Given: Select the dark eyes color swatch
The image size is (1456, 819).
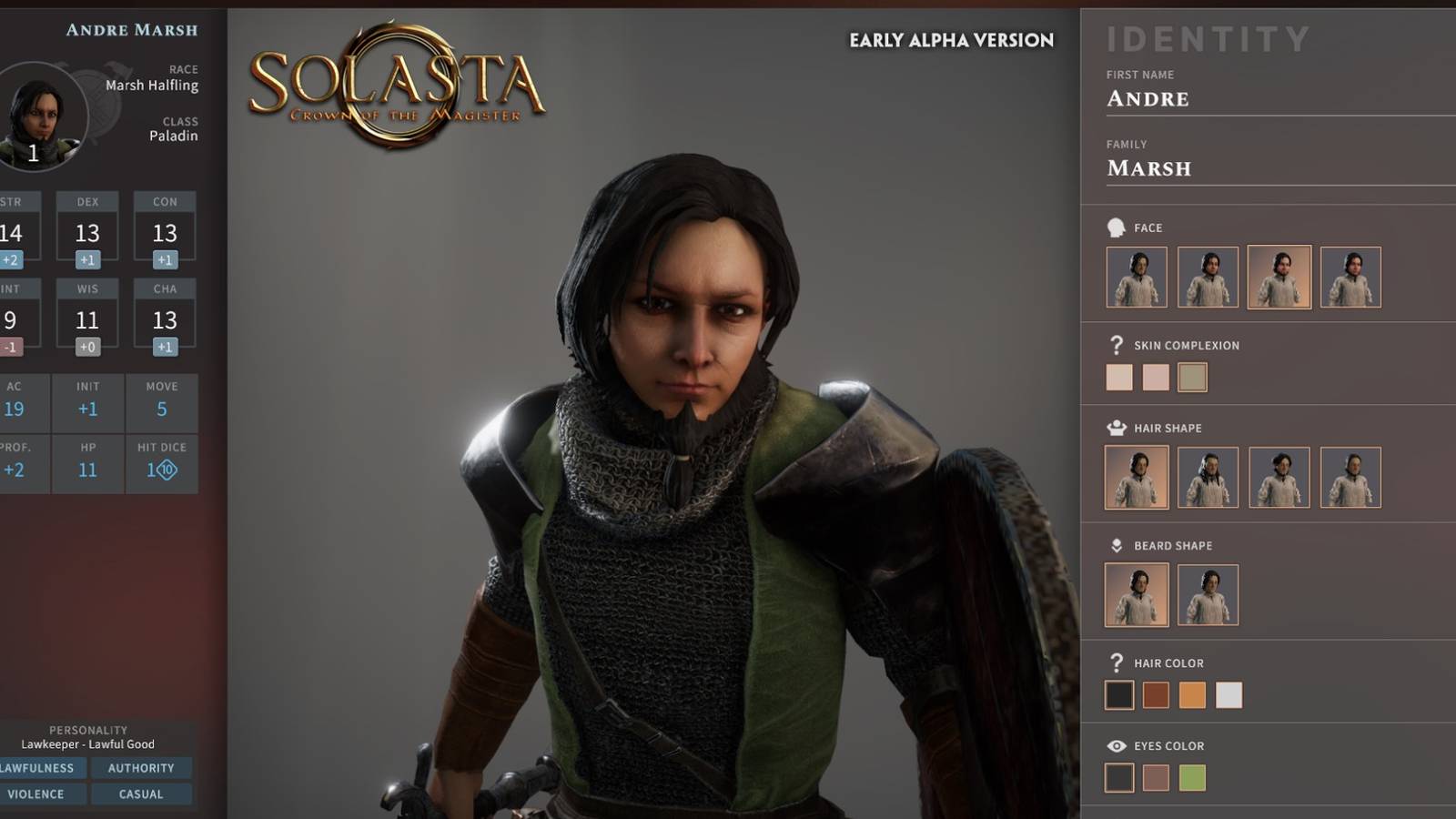Looking at the screenshot, I should [1119, 777].
